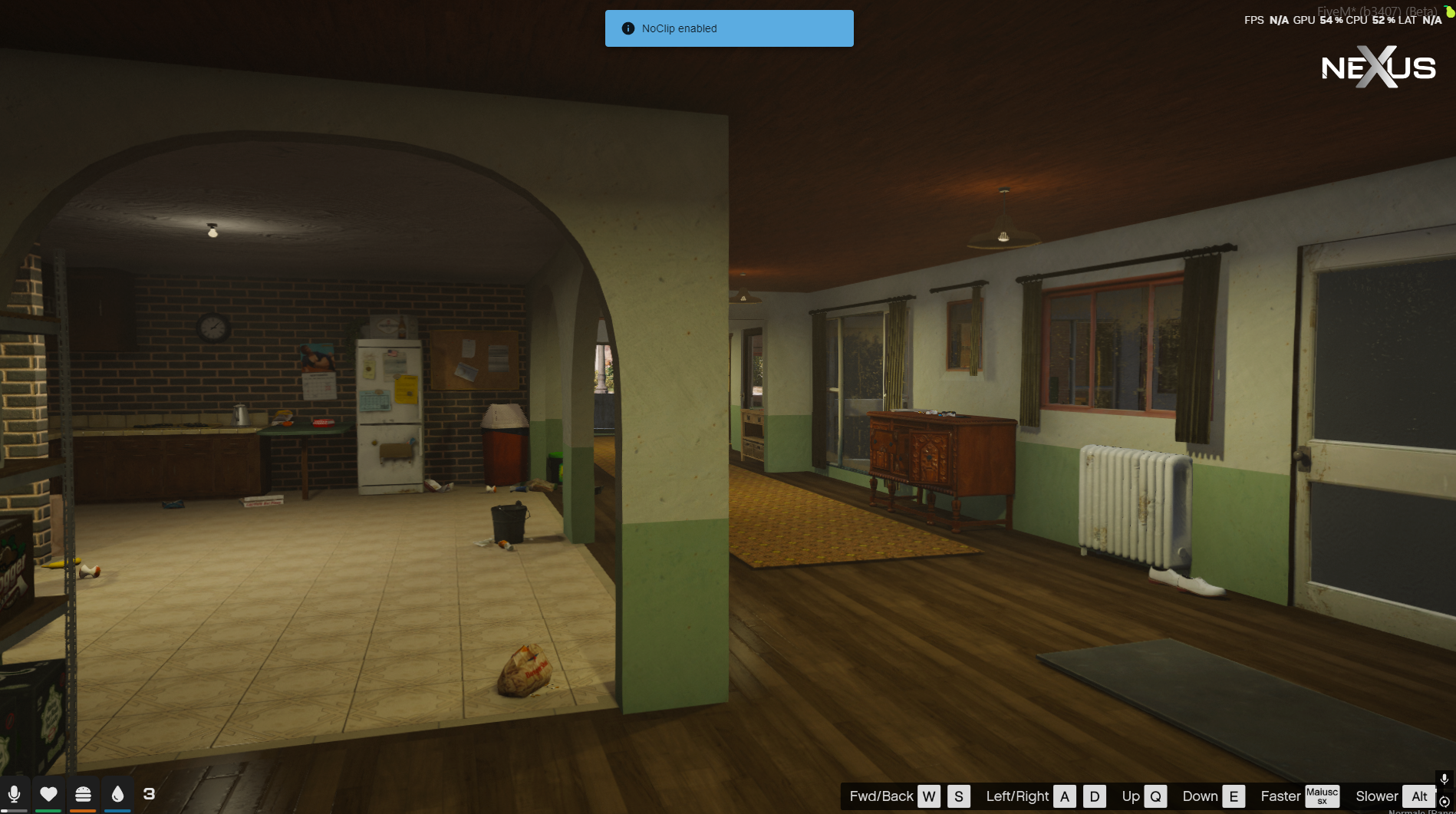Screen dimensions: 1456x814
Task: Click the NoClip enabled notification banner
Action: coord(729,28)
